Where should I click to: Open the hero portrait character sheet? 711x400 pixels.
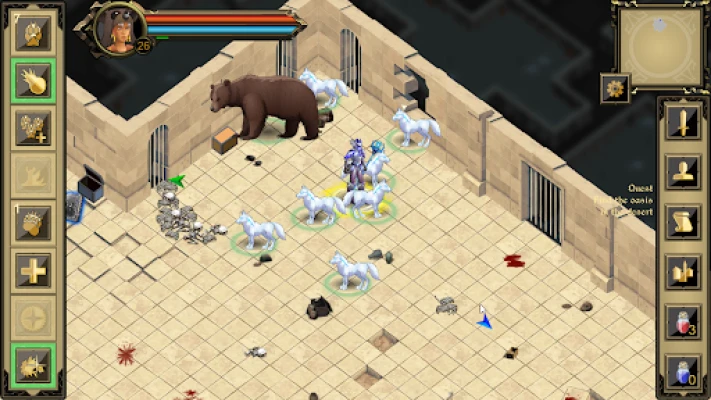pos(114,28)
